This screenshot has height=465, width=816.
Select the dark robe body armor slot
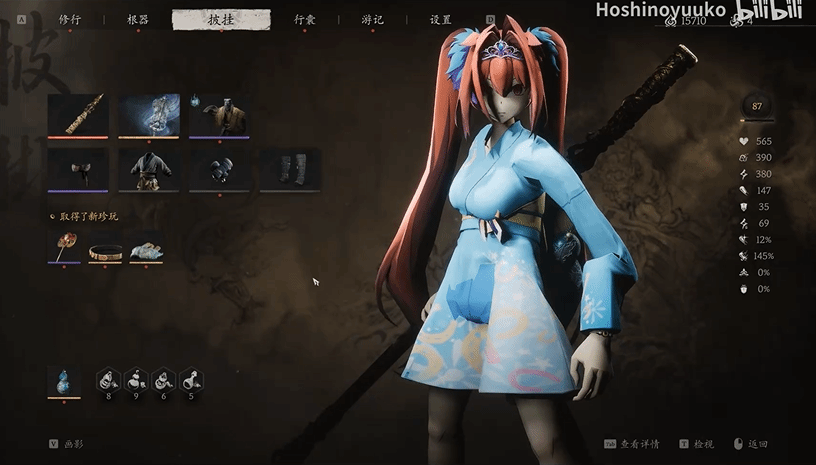149,169
